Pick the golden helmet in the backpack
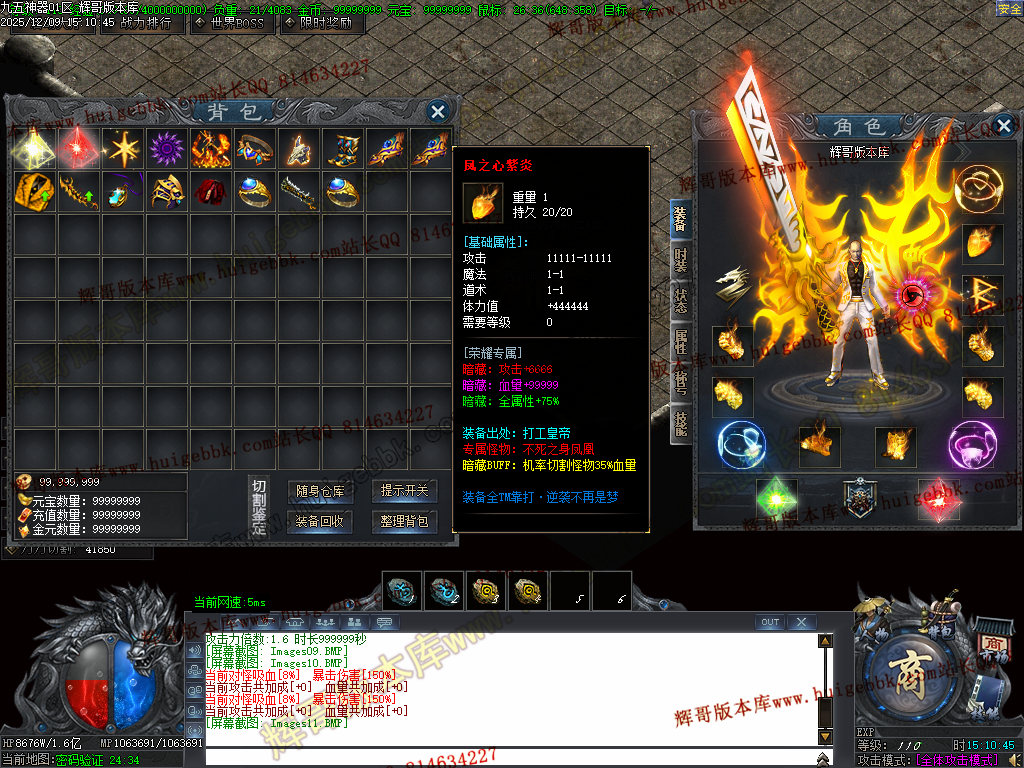 [x=165, y=190]
